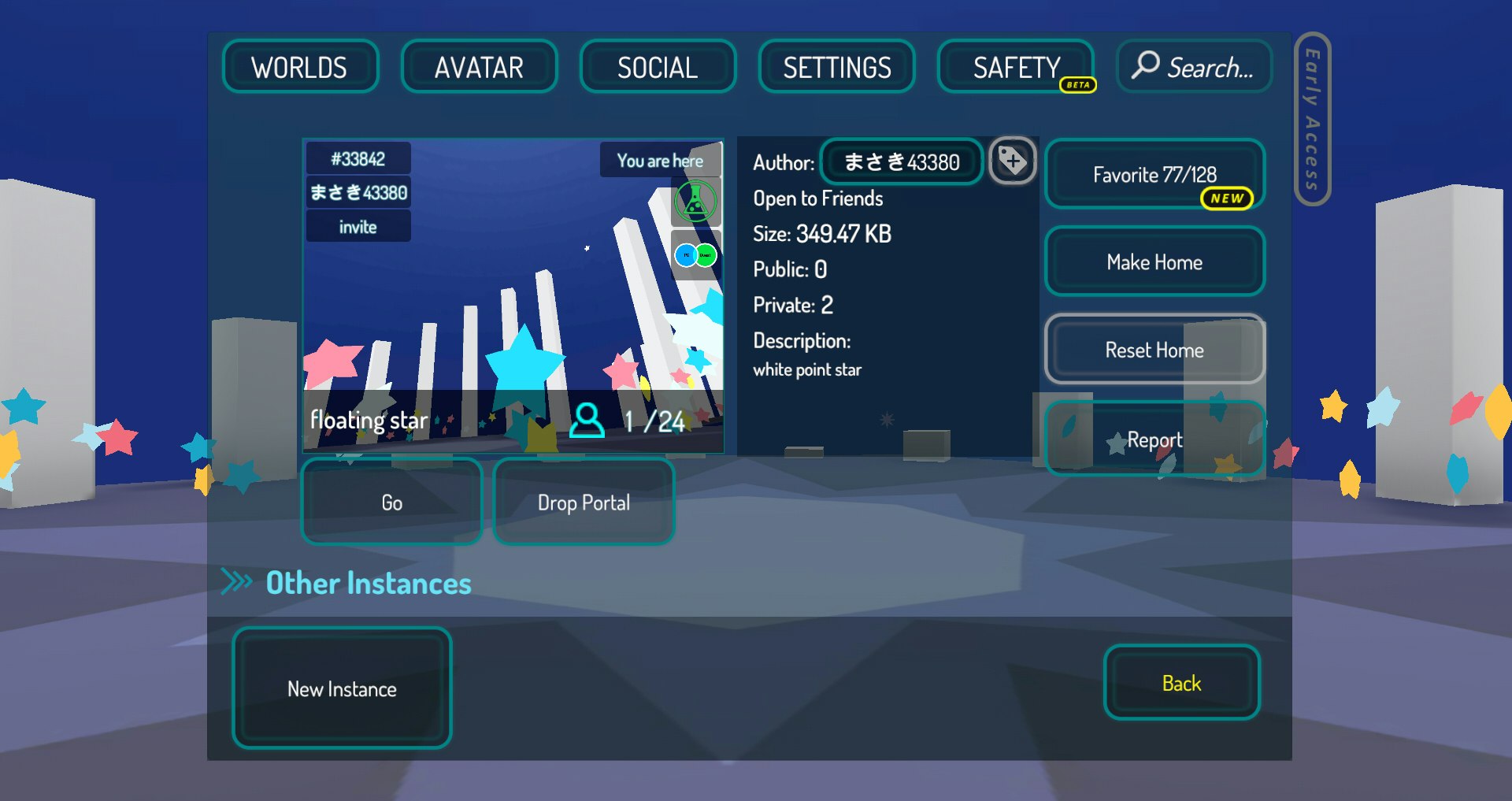The height and width of the screenshot is (801, 1512).
Task: Click the Search field
Action: point(1194,67)
